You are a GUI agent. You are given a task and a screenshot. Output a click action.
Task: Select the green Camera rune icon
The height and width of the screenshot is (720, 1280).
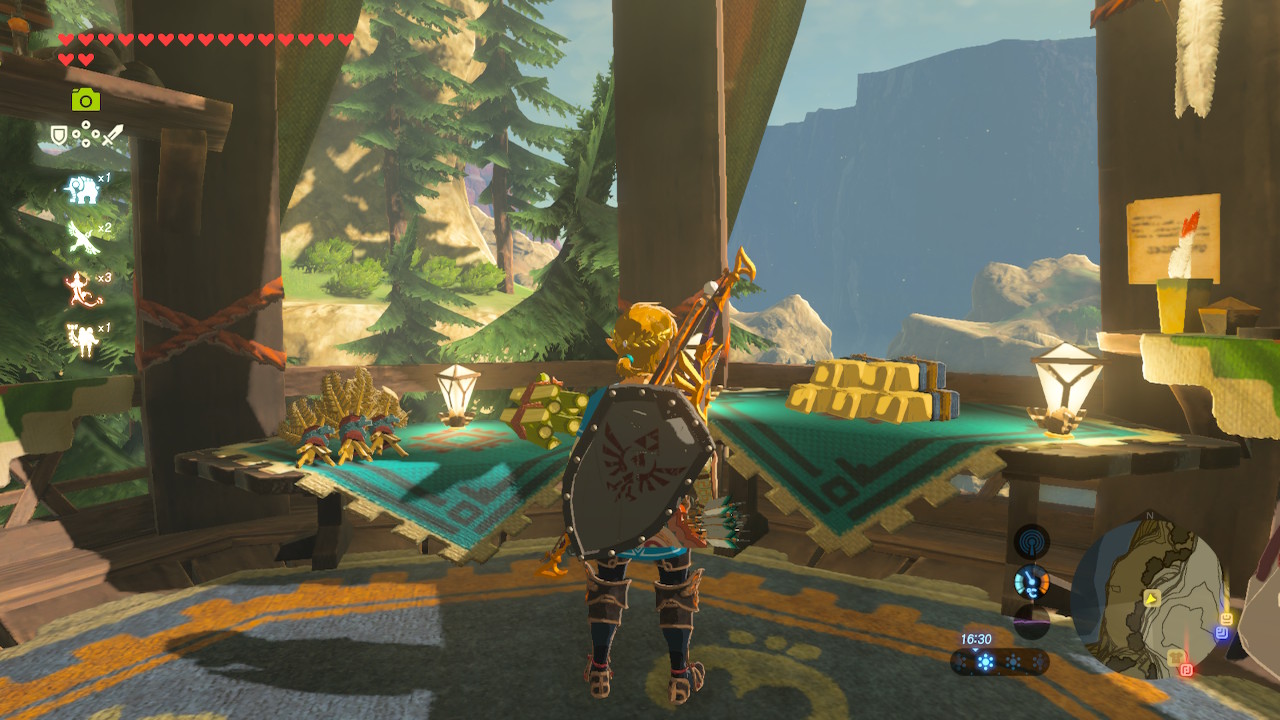[x=85, y=99]
